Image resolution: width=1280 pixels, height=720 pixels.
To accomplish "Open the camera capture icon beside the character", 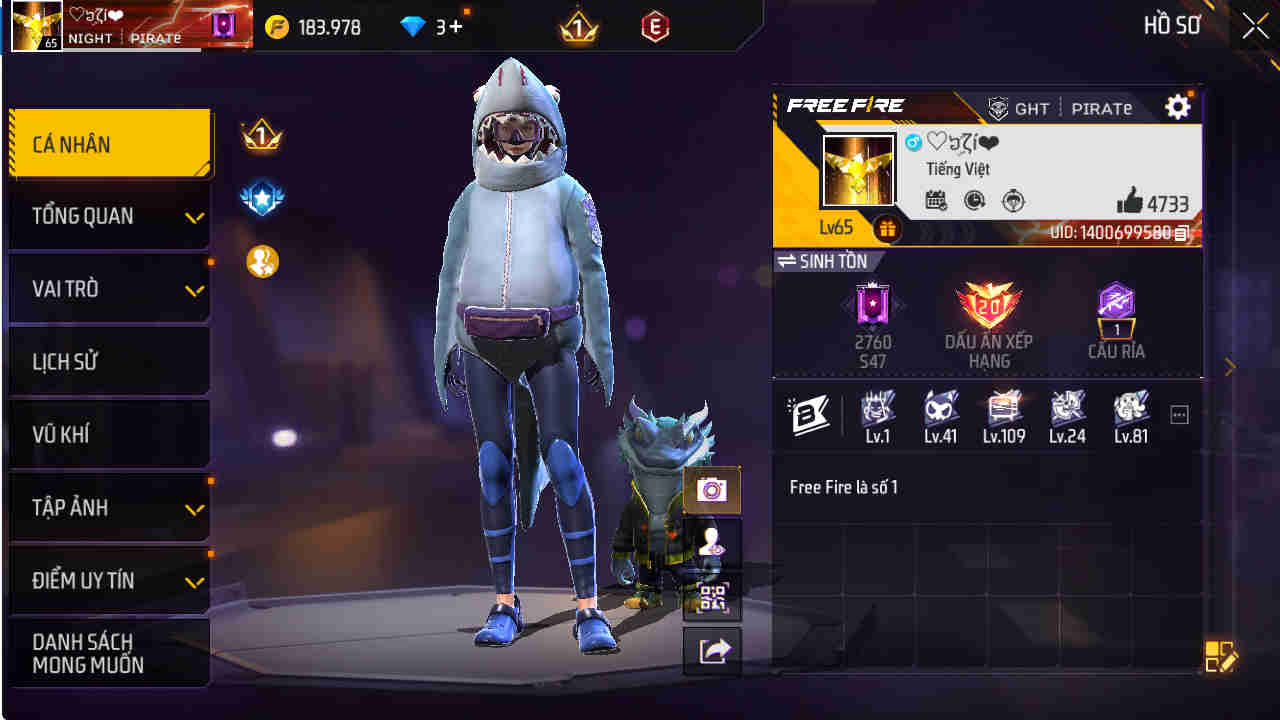I will coord(712,492).
